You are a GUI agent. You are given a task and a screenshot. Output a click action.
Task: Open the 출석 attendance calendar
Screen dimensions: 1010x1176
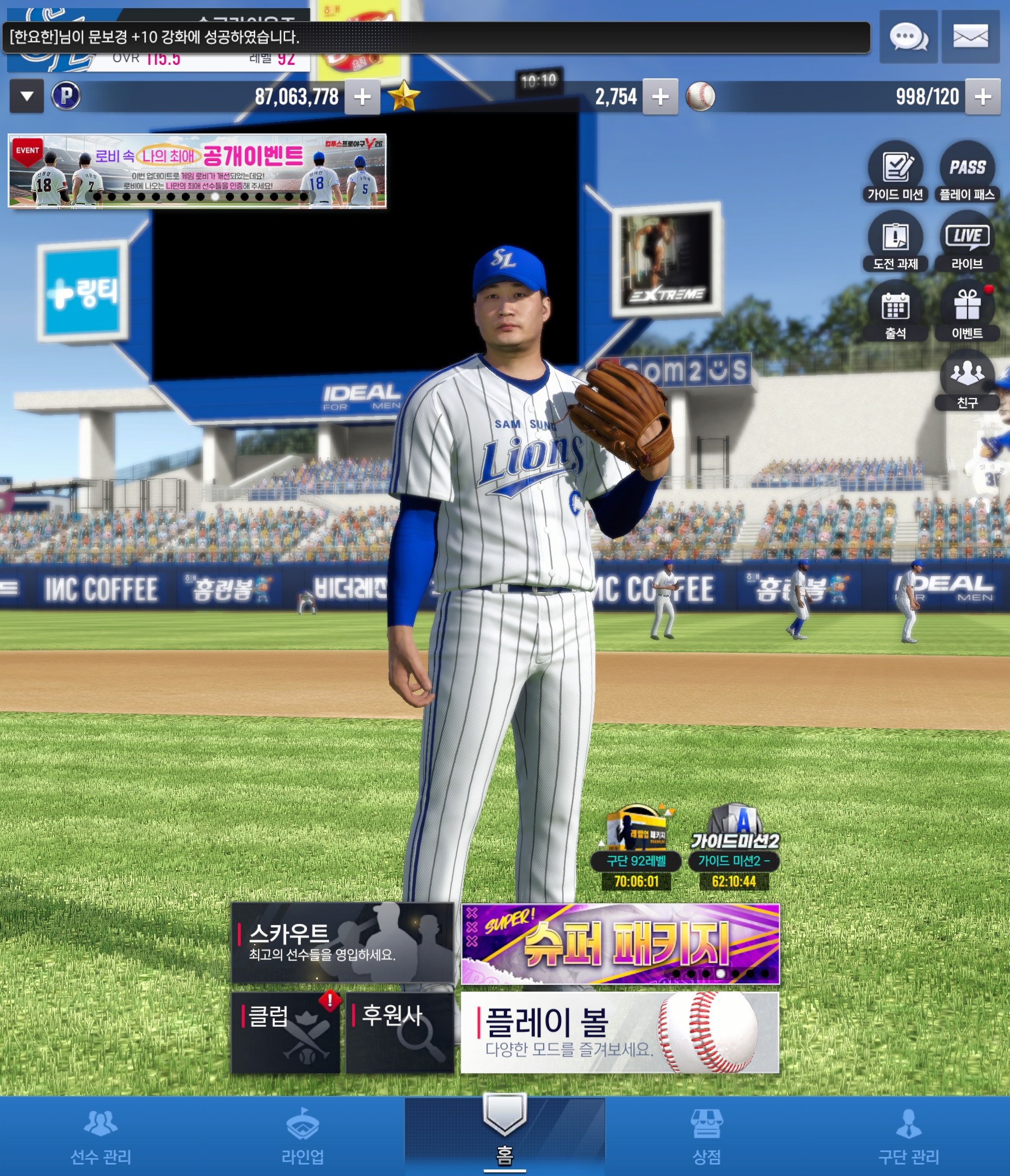coord(895,310)
